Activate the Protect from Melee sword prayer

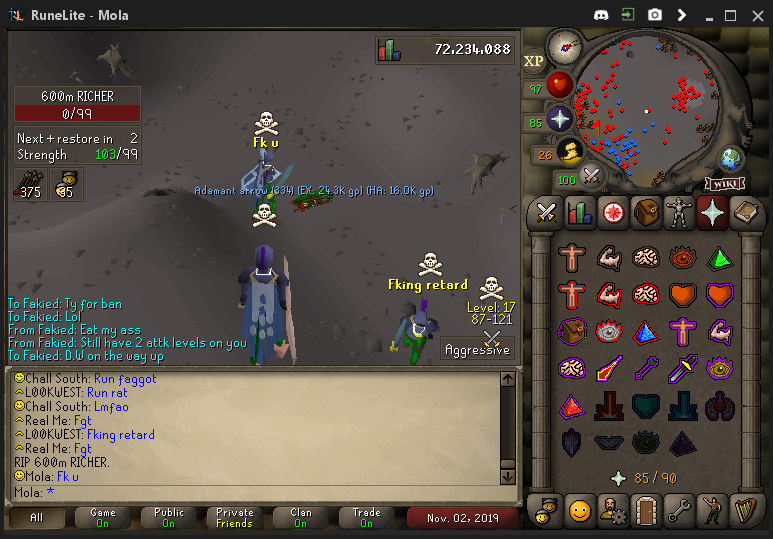tap(684, 367)
